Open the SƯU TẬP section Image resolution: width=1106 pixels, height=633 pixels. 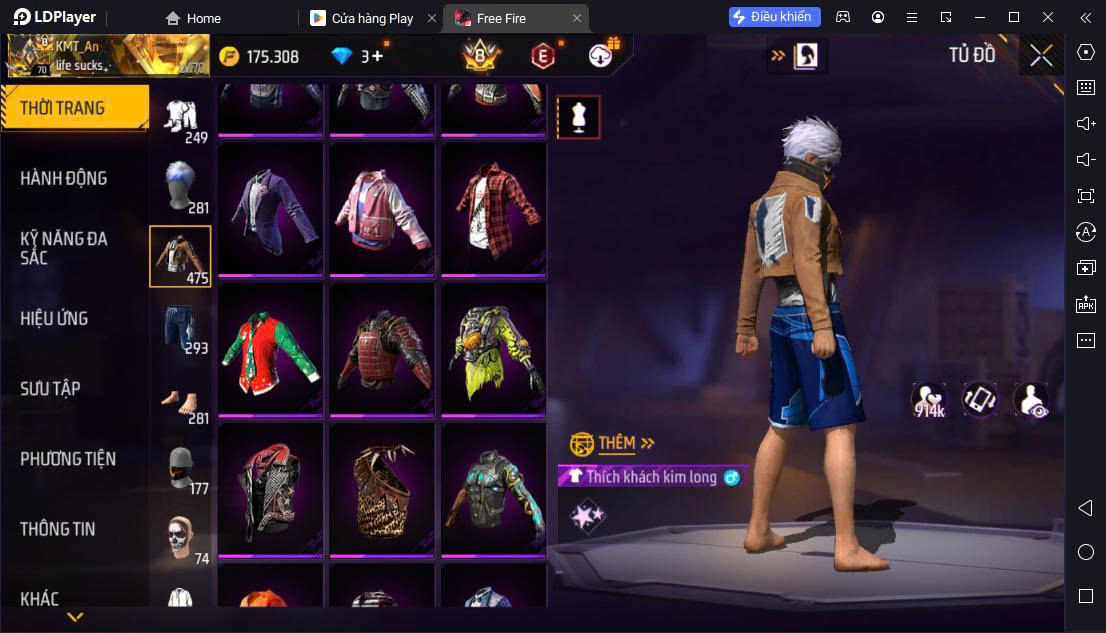[50, 388]
